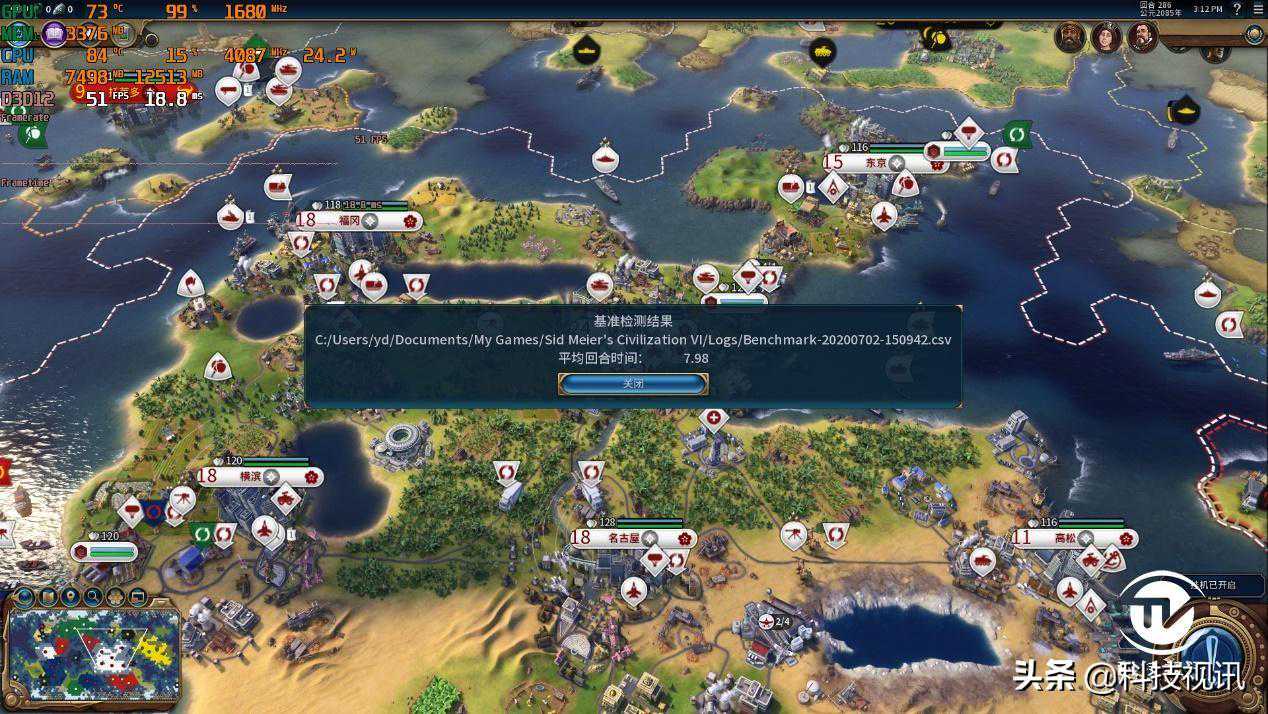Open the 东京 city banner

coord(876,162)
